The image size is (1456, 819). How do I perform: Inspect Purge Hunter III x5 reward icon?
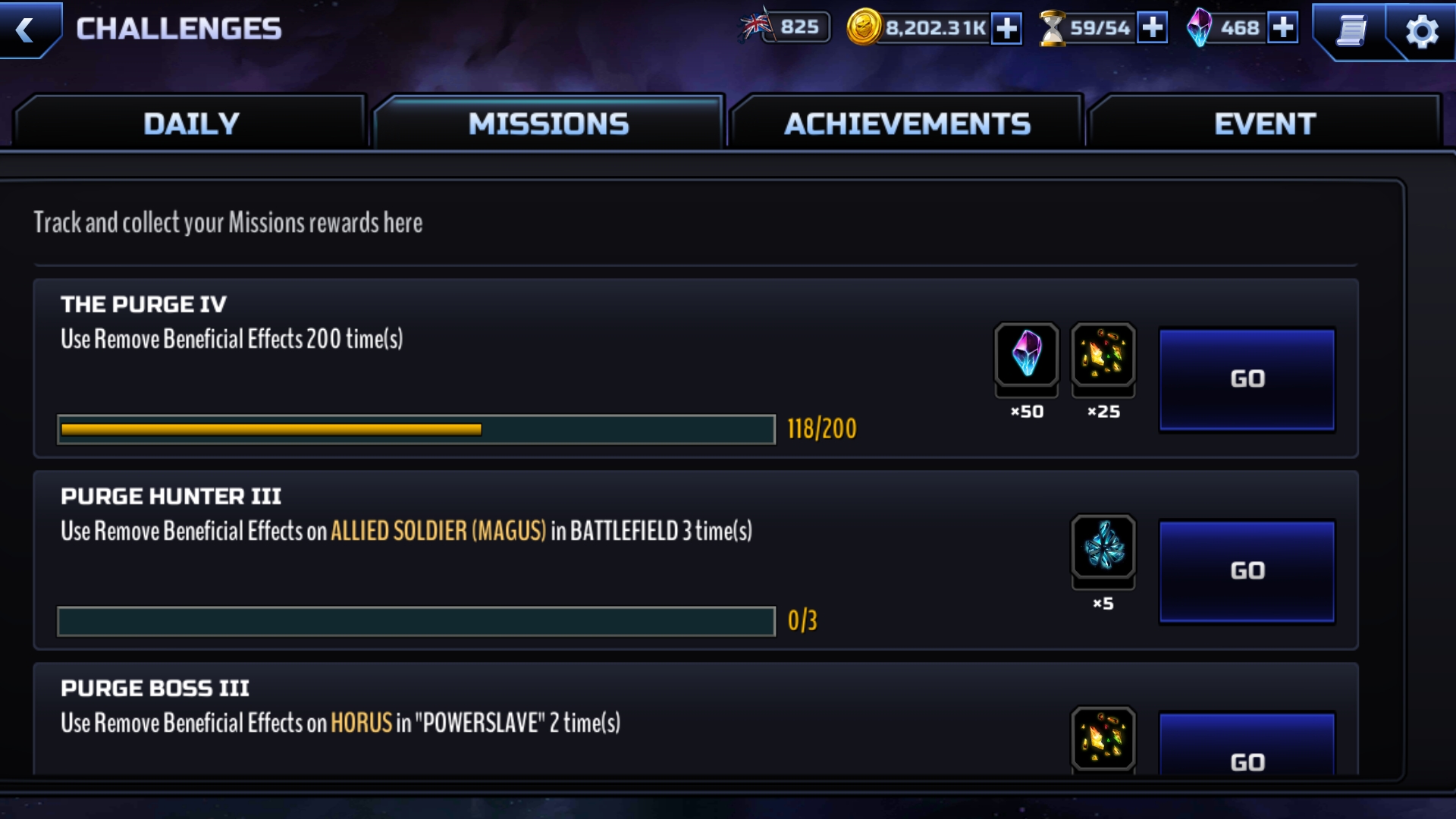tap(1103, 546)
